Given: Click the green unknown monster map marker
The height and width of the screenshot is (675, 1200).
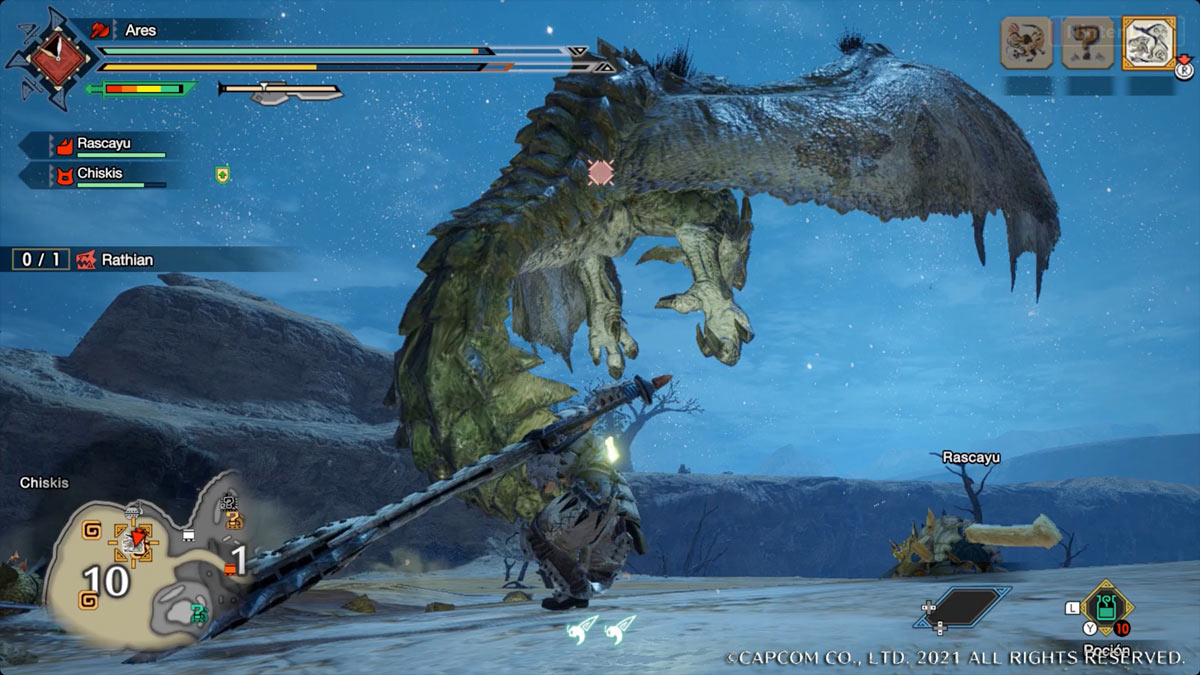Looking at the screenshot, I should point(199,614).
